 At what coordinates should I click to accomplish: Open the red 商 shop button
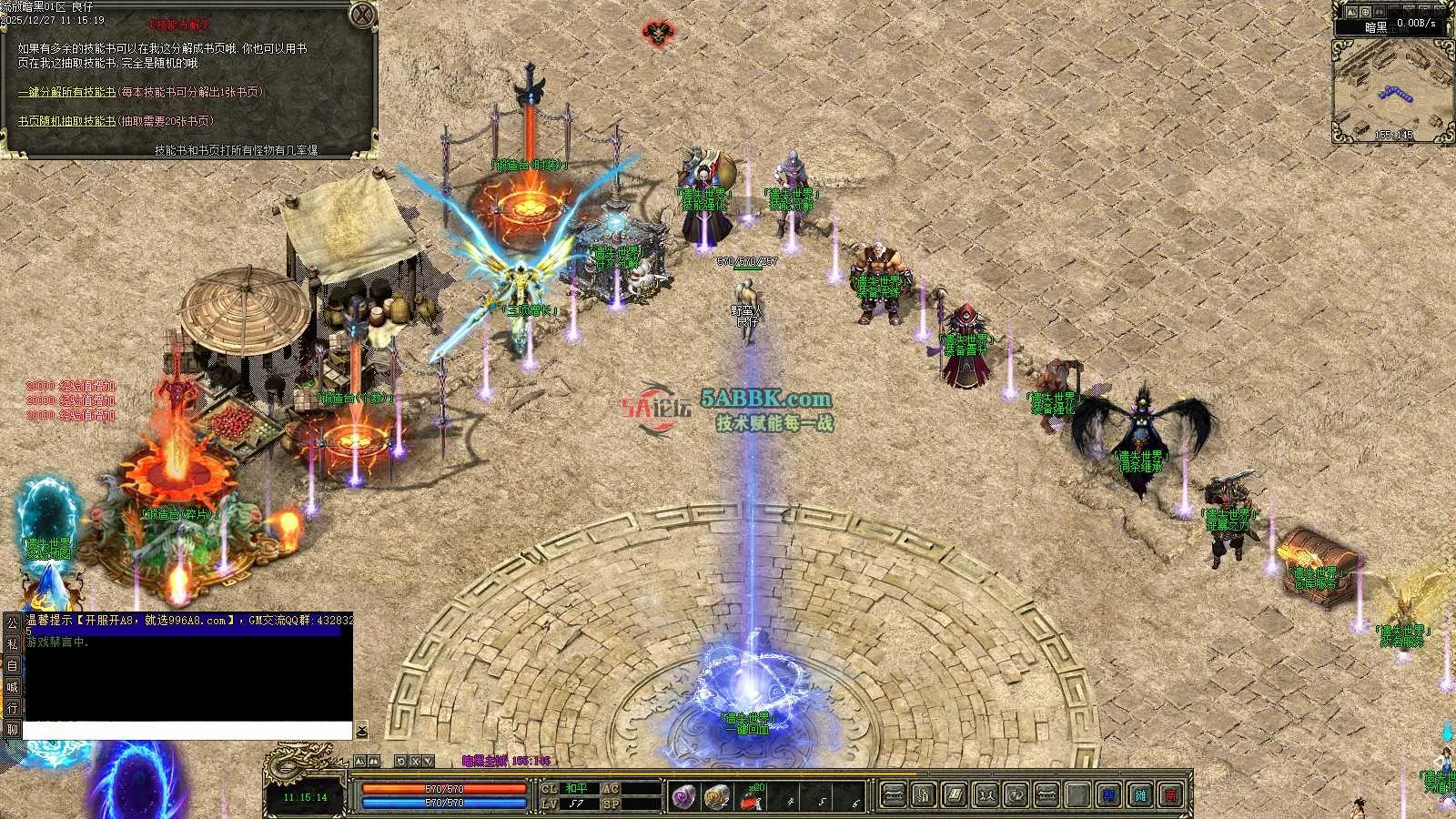click(x=1172, y=795)
